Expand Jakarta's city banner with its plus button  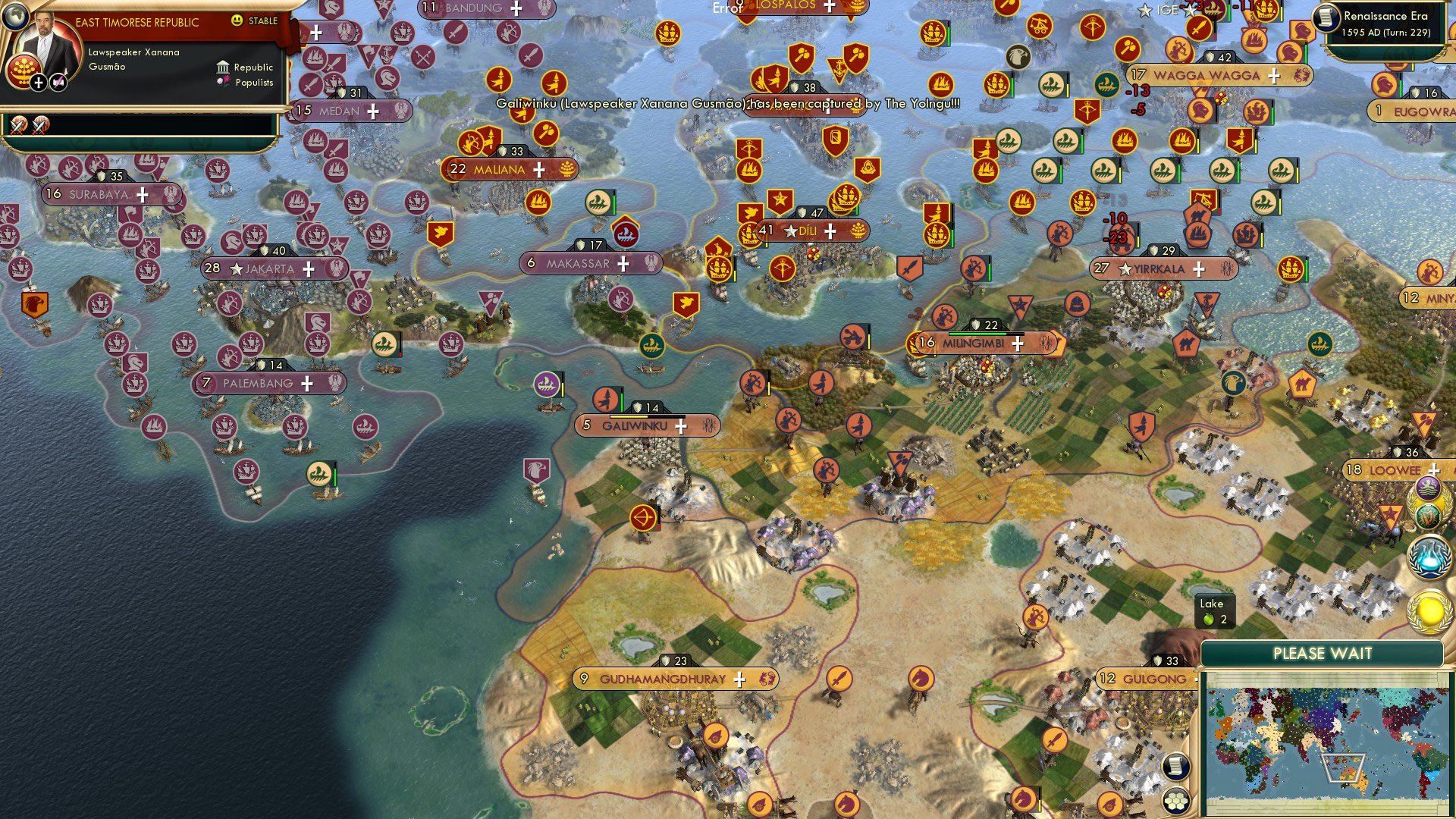click(309, 268)
